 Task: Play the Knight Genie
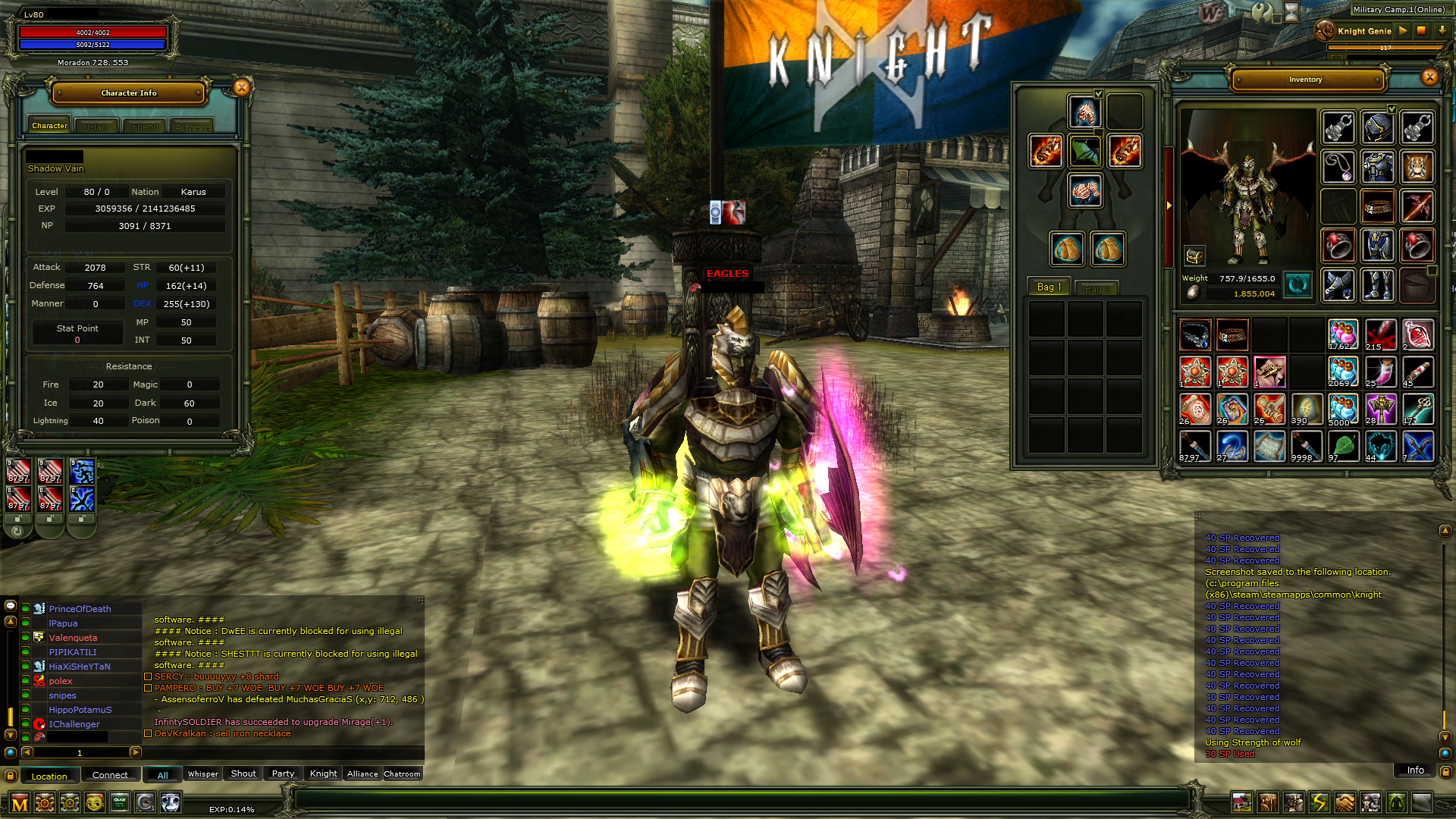coord(1403,31)
